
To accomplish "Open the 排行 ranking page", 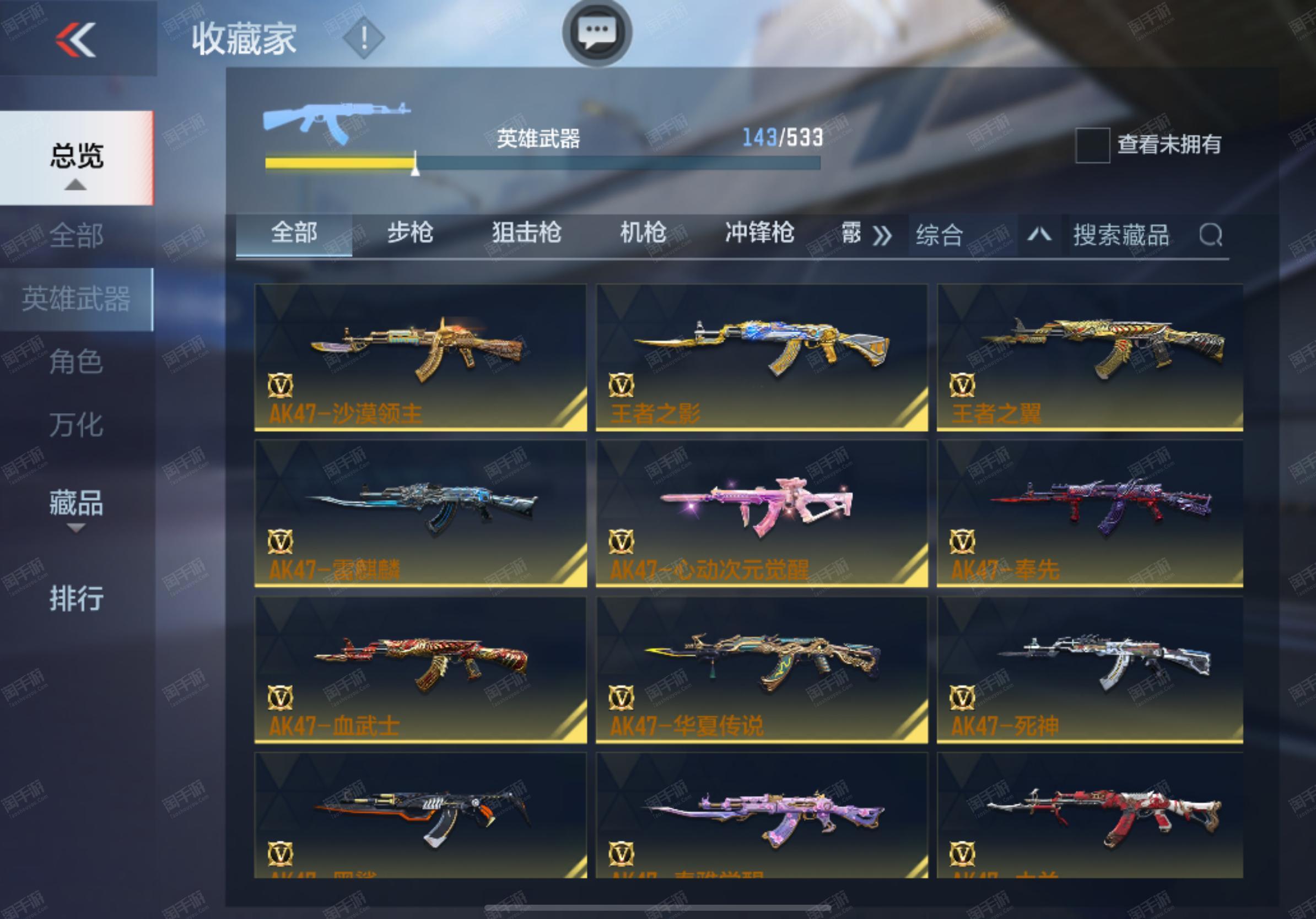I will pyautogui.click(x=76, y=598).
